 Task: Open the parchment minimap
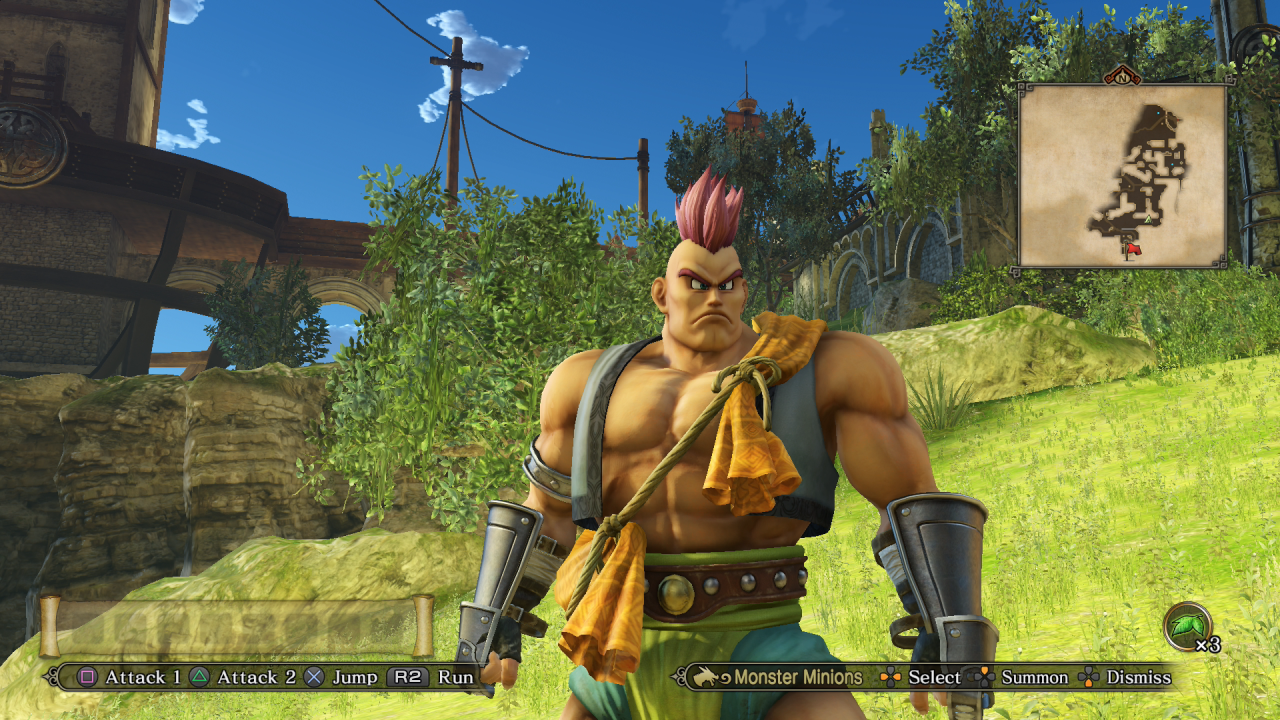[x=1122, y=176]
